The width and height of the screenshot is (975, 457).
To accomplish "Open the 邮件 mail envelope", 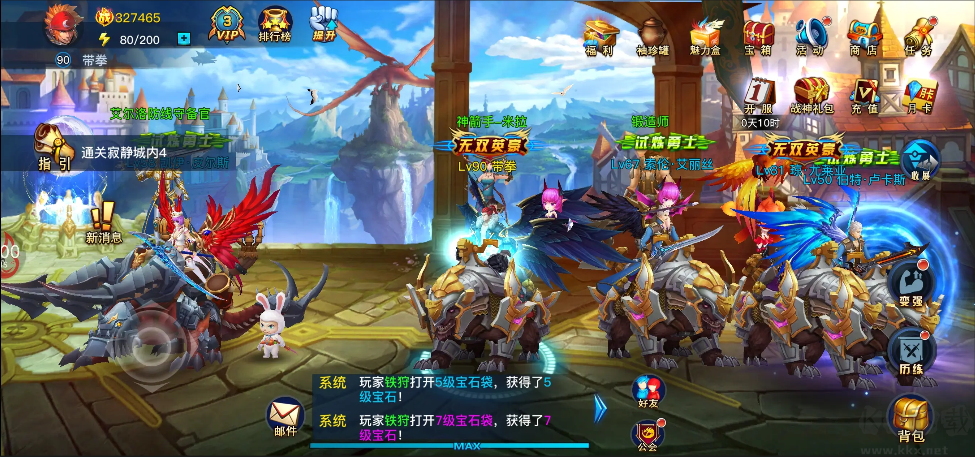I will coord(285,414).
